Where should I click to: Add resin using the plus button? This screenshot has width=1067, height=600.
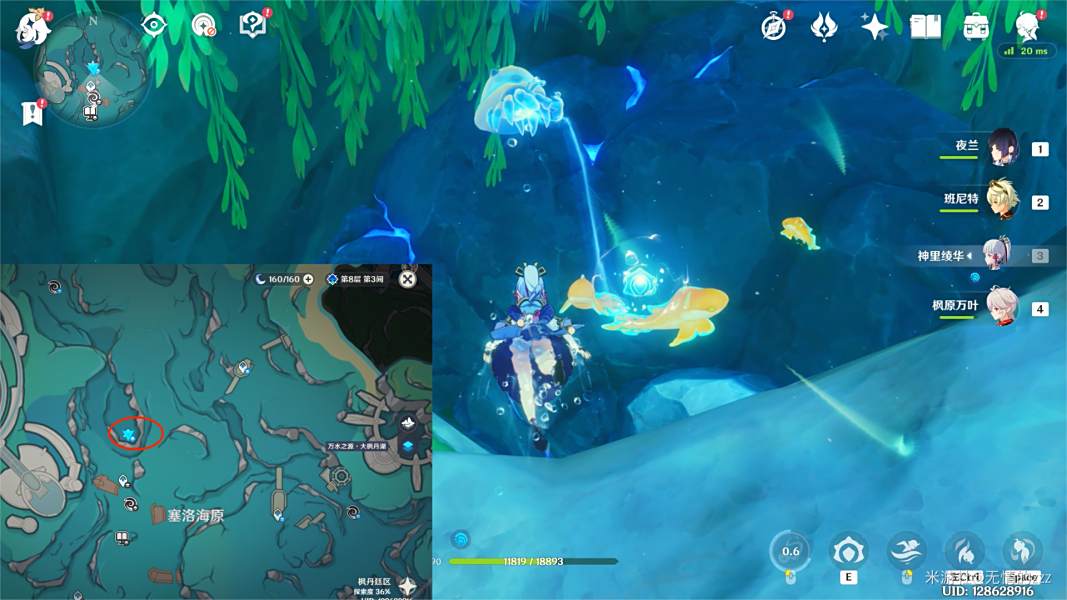308,279
